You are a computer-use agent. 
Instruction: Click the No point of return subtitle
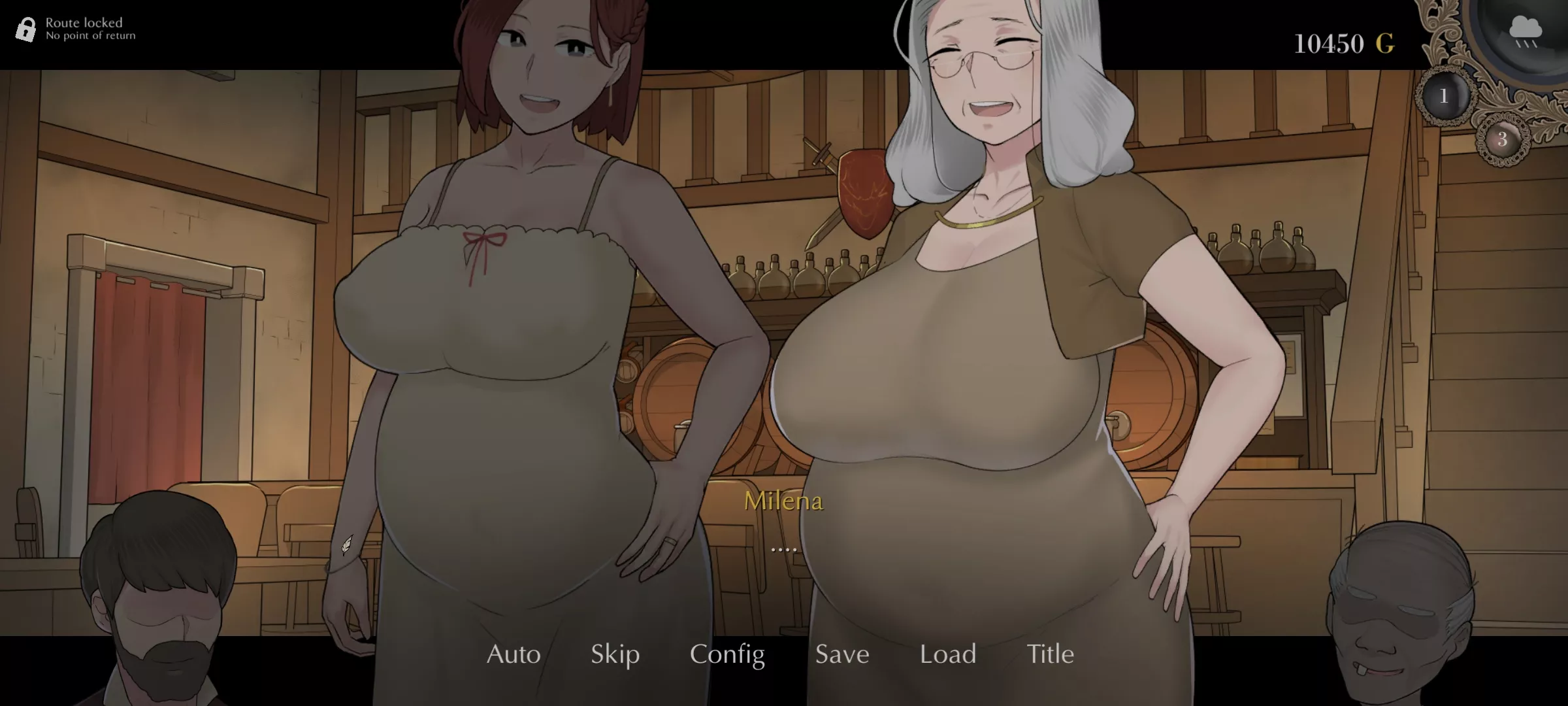click(90, 37)
